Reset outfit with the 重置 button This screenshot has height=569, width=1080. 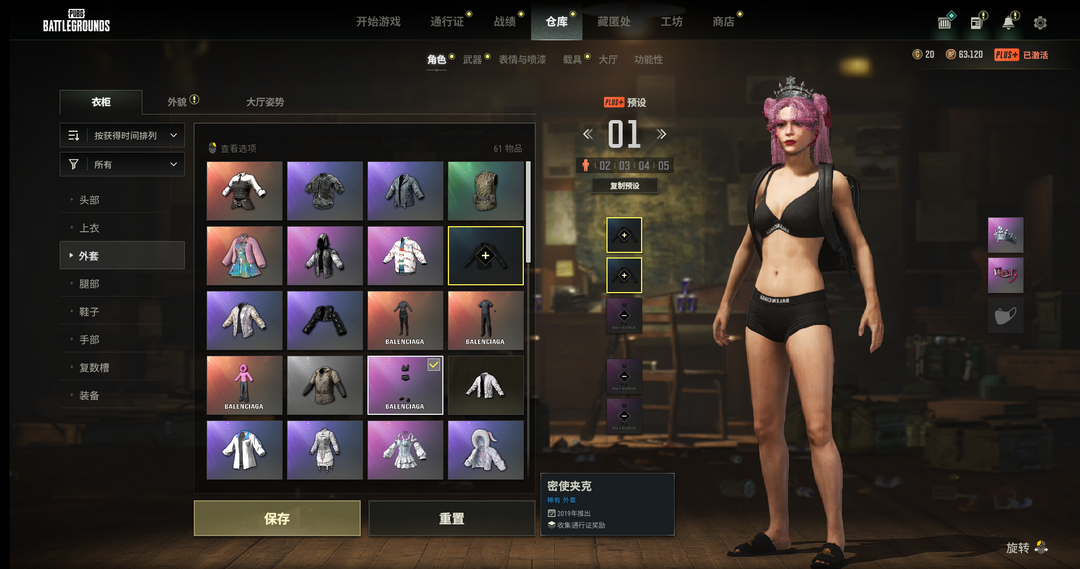click(x=451, y=519)
